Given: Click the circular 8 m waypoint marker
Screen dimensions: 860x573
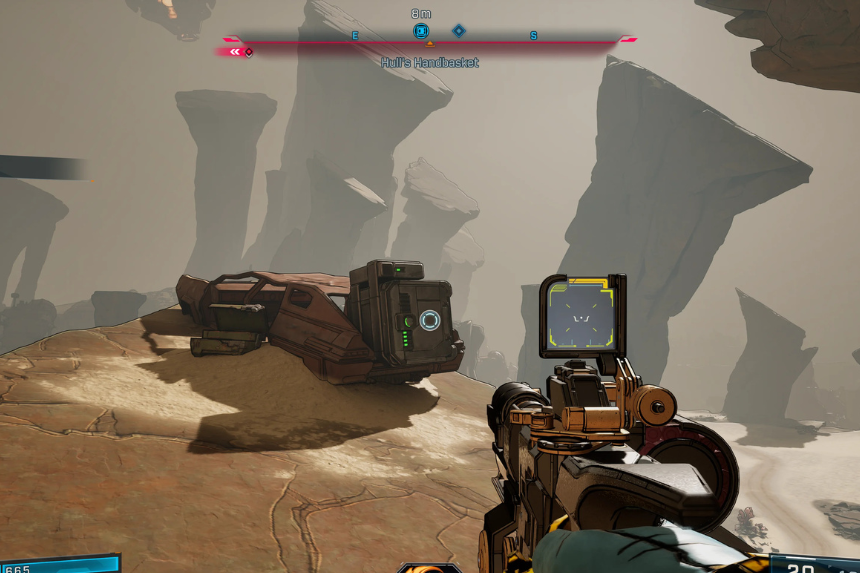Looking at the screenshot, I should click(420, 31).
